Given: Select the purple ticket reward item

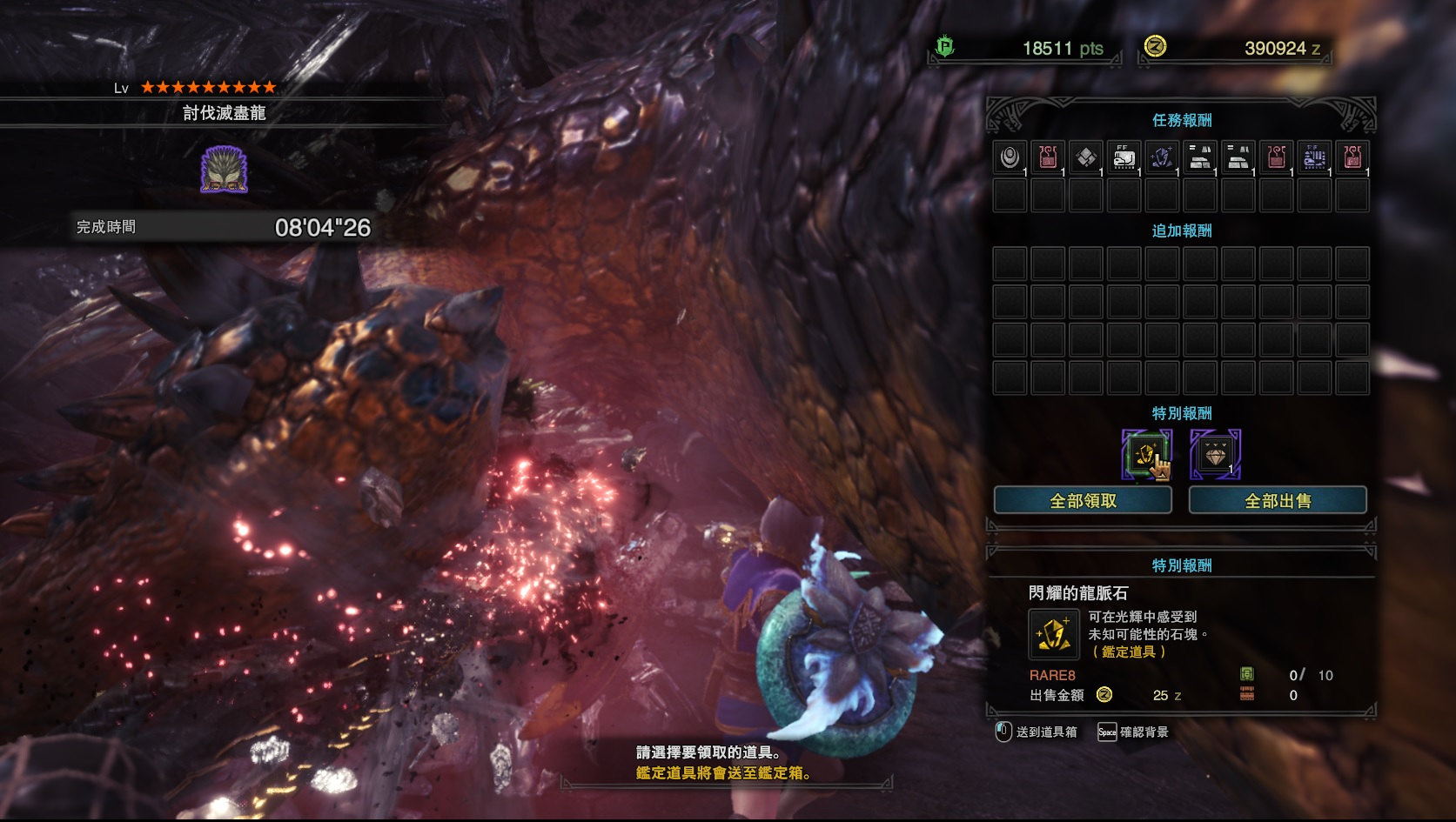Looking at the screenshot, I should pyautogui.click(x=1314, y=157).
